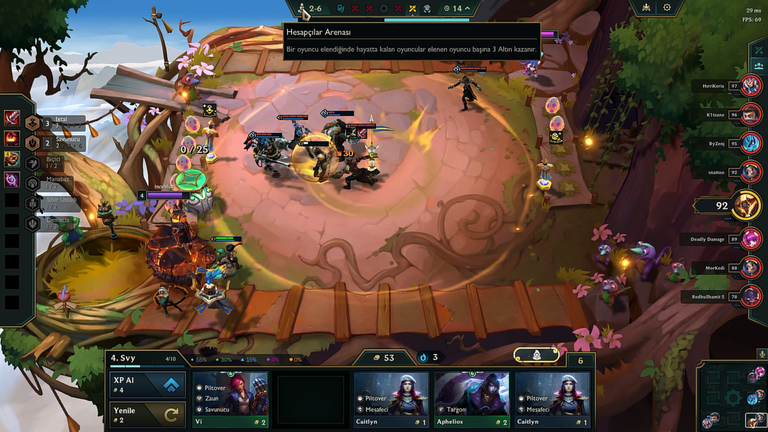Toggle the shop lock icon
768x432 pixels.
point(536,355)
